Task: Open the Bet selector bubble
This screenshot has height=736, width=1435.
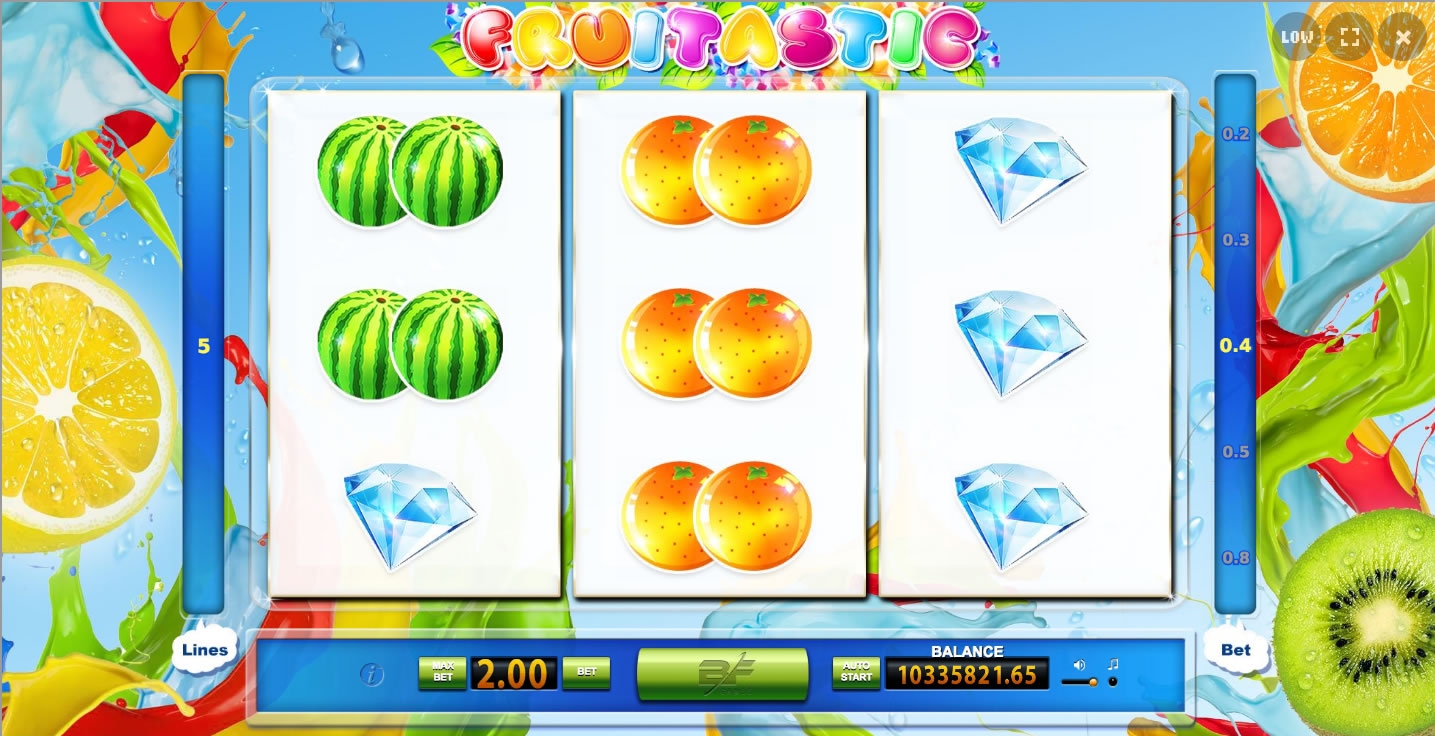Action: click(x=1236, y=650)
